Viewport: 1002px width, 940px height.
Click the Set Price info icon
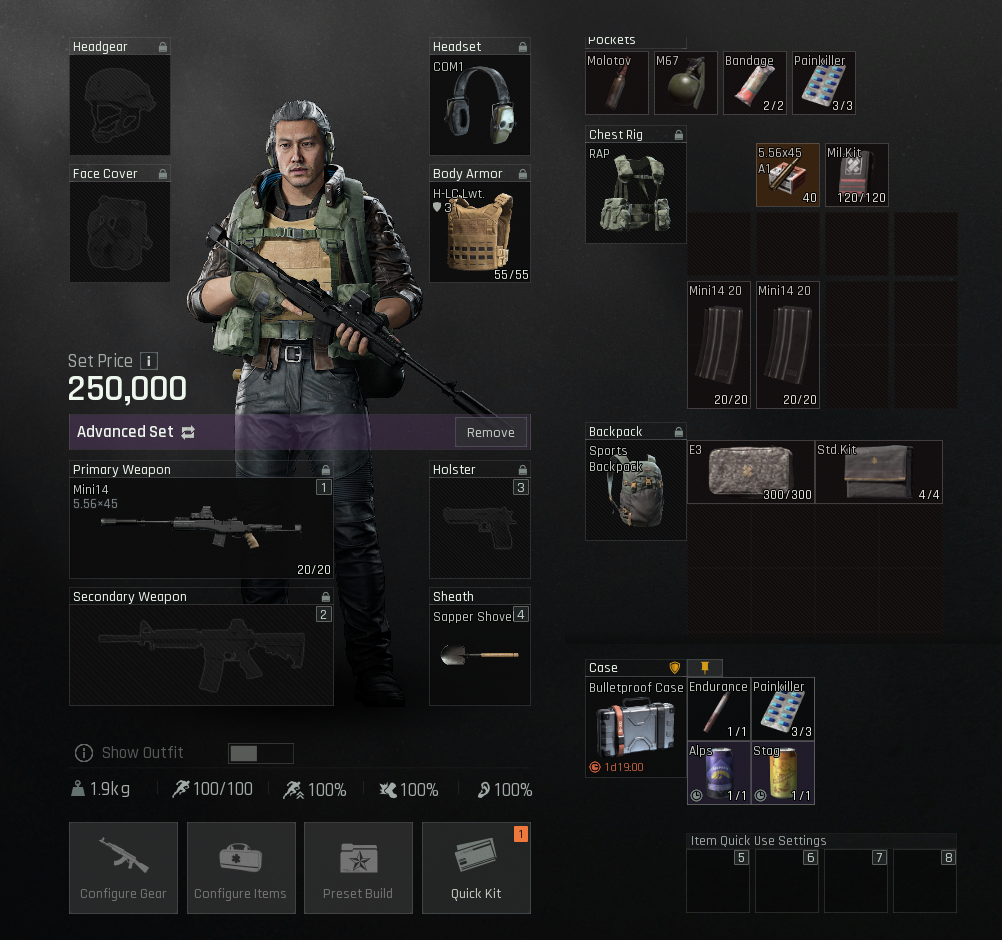(148, 361)
